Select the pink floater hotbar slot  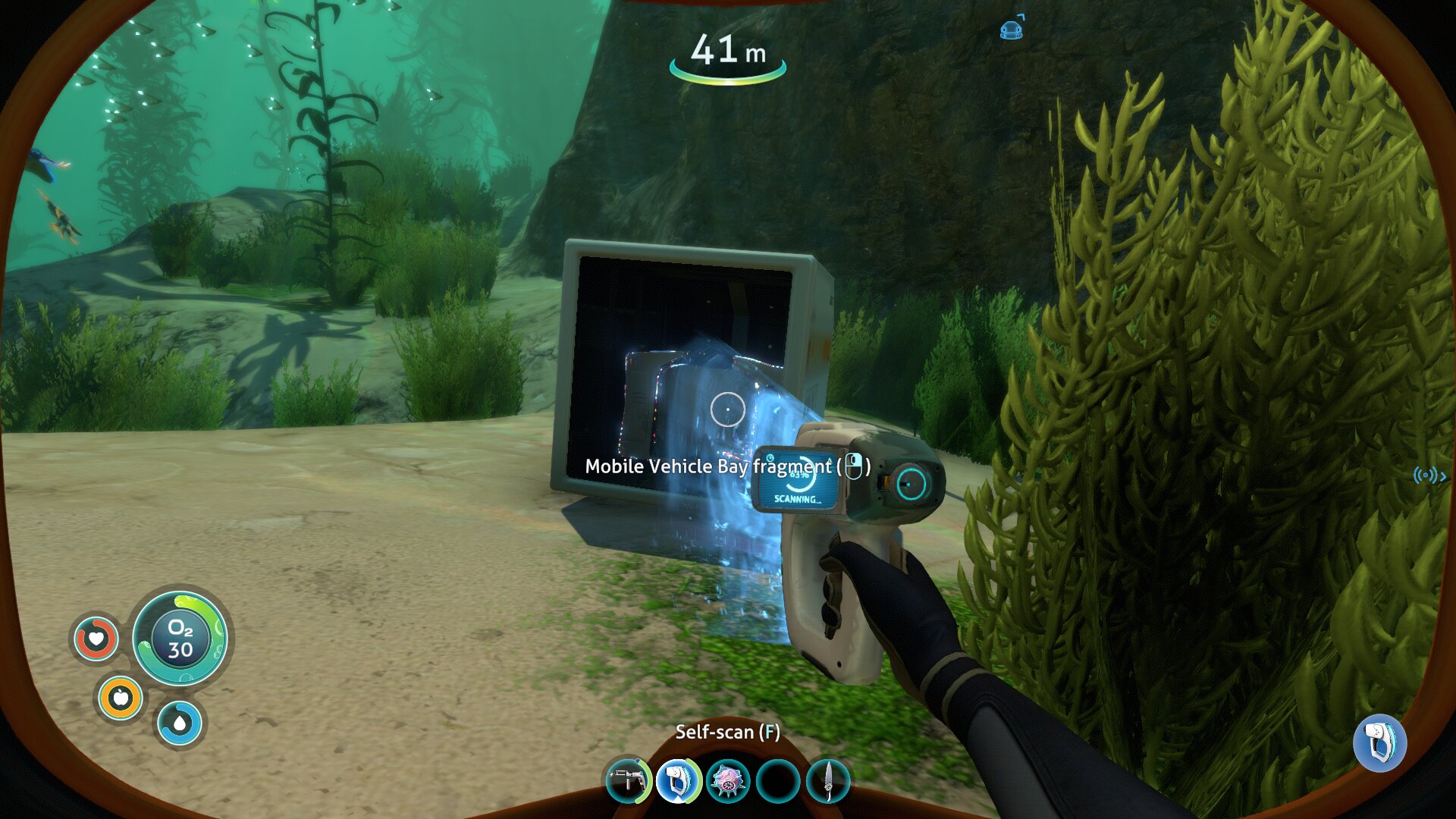pos(728,781)
